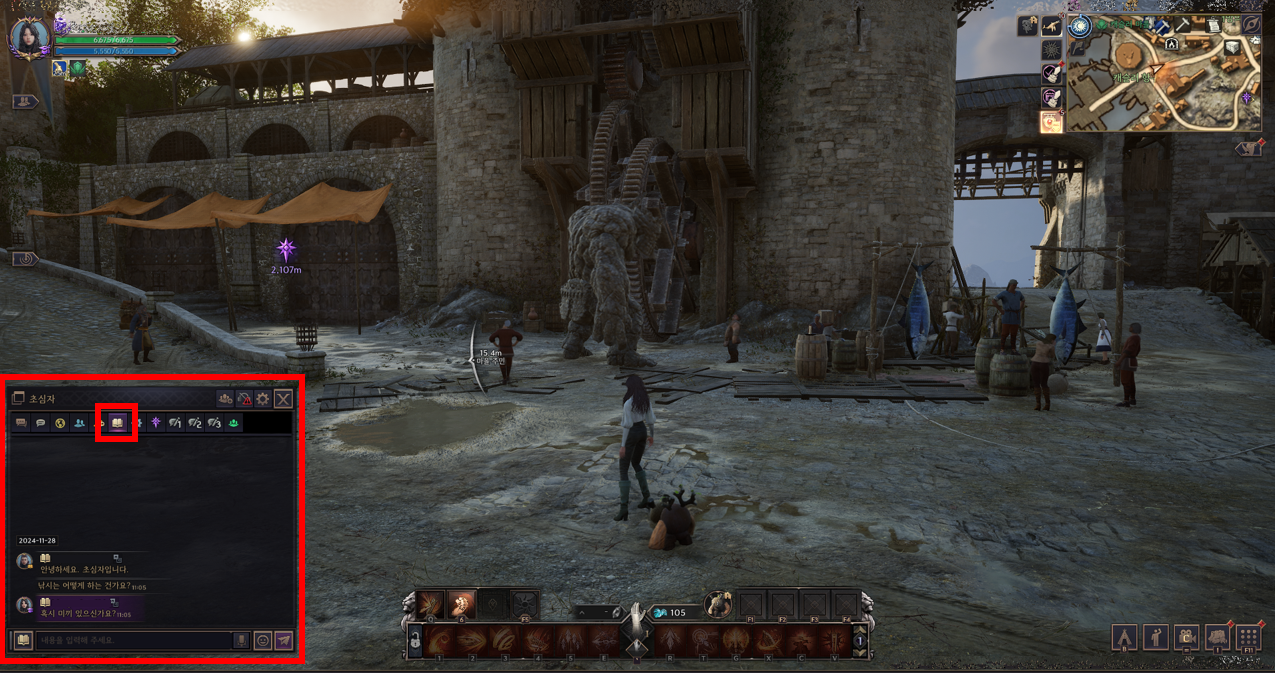Viewport: 1275px width, 673px height.
Task: Select the player portrait in top-left corner
Action: tap(29, 38)
